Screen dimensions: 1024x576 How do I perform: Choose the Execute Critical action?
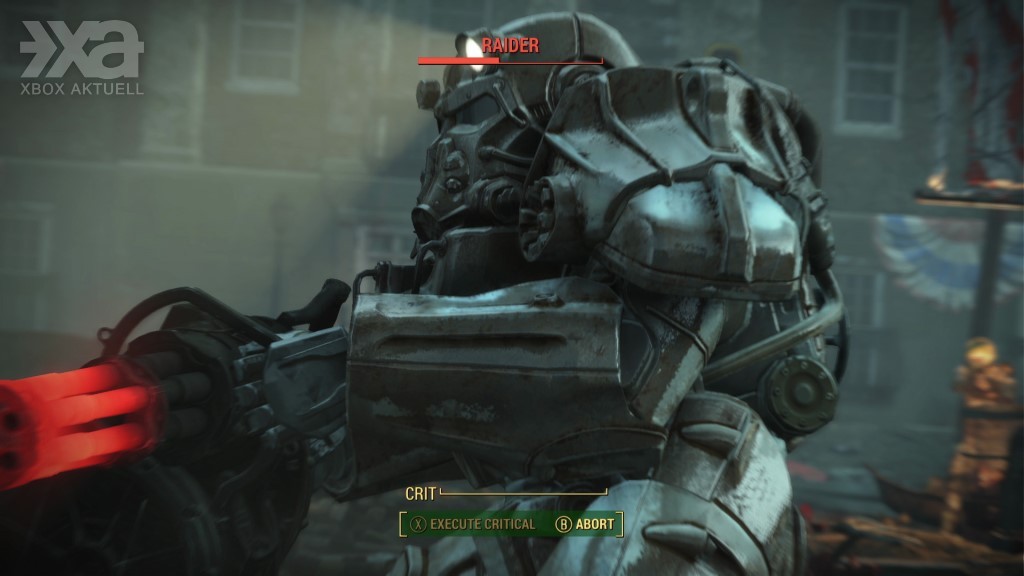(475, 524)
